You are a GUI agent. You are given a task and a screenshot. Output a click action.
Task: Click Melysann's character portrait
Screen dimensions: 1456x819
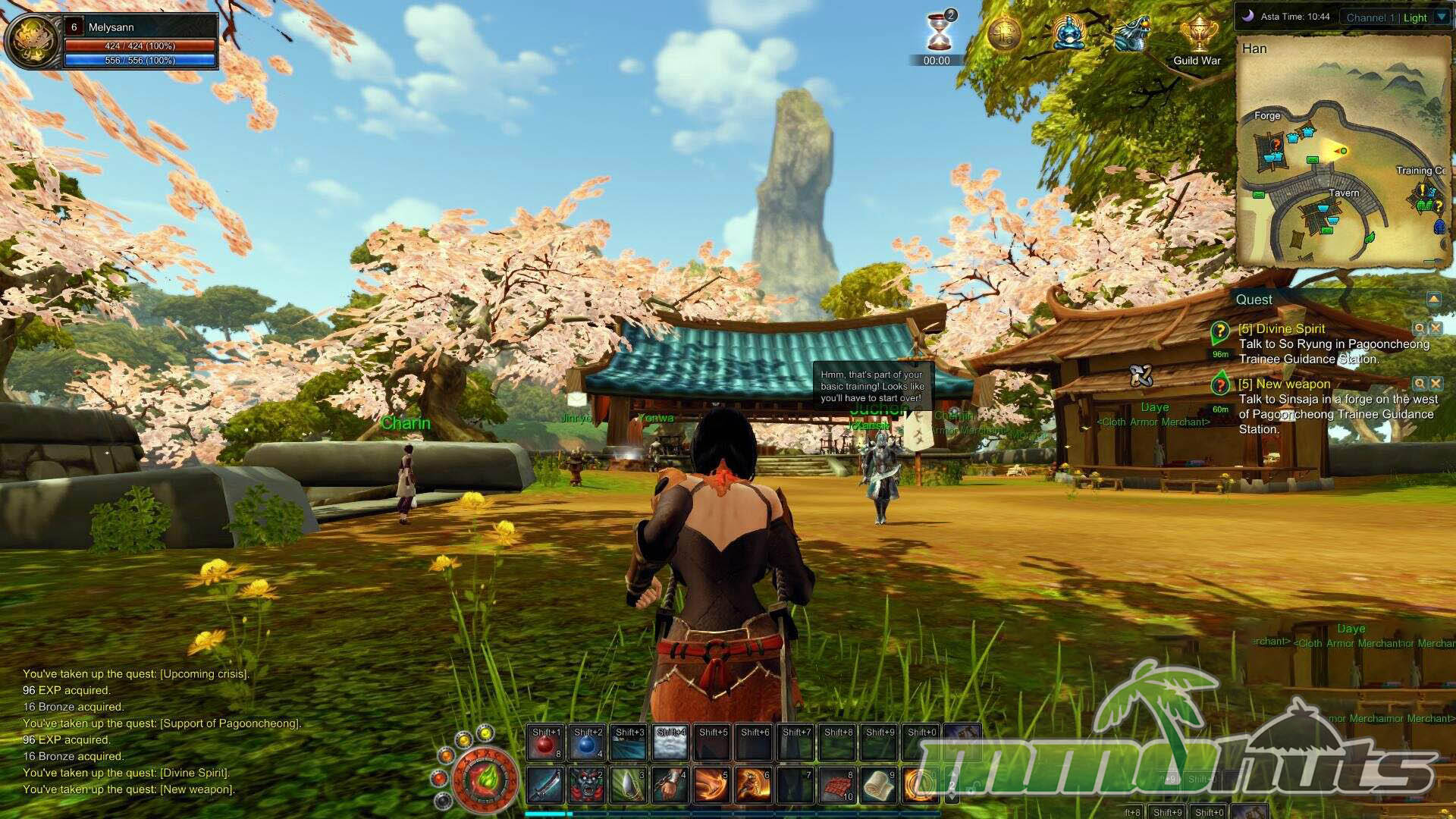[32, 40]
